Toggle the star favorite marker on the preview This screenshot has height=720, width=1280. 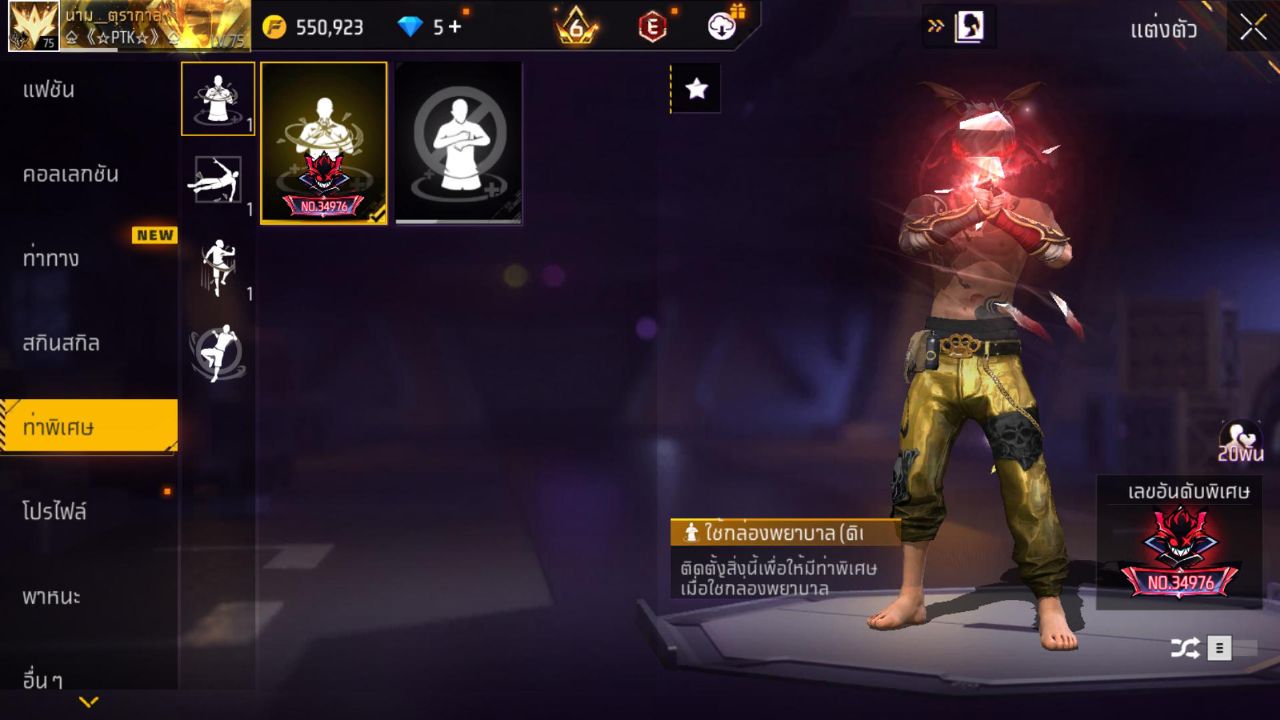(695, 87)
